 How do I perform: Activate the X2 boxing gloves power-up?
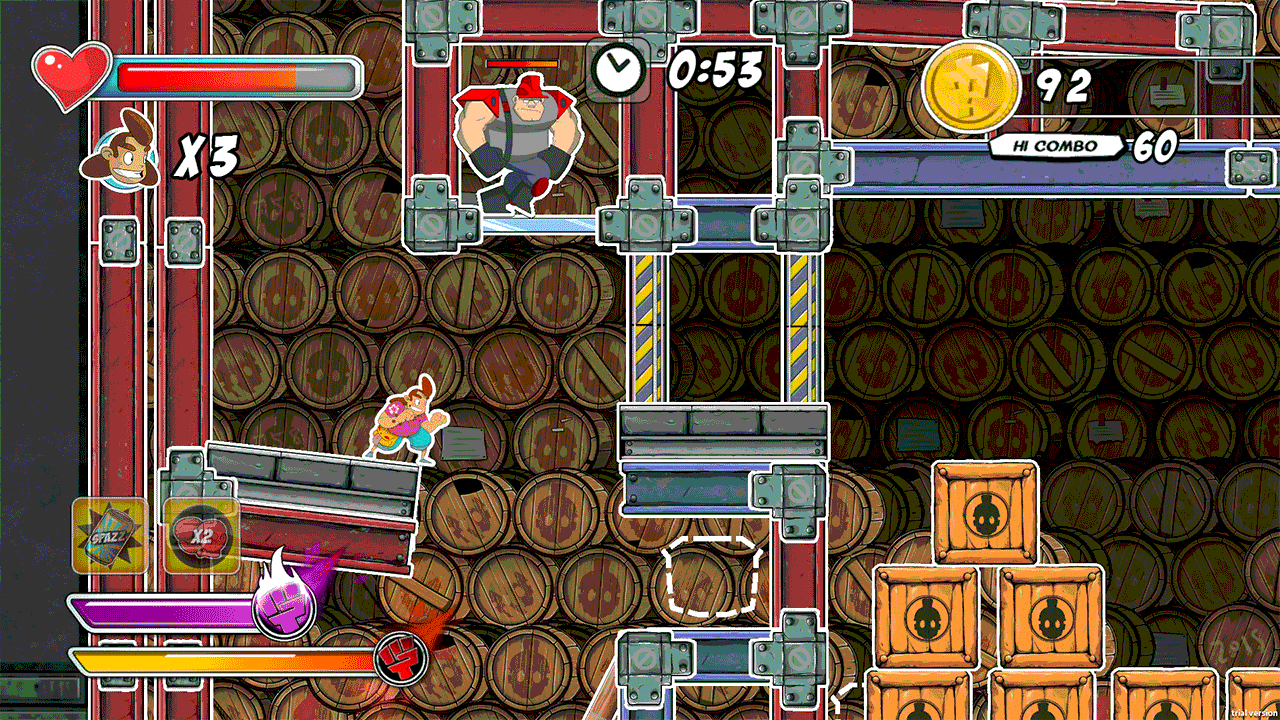coord(201,536)
